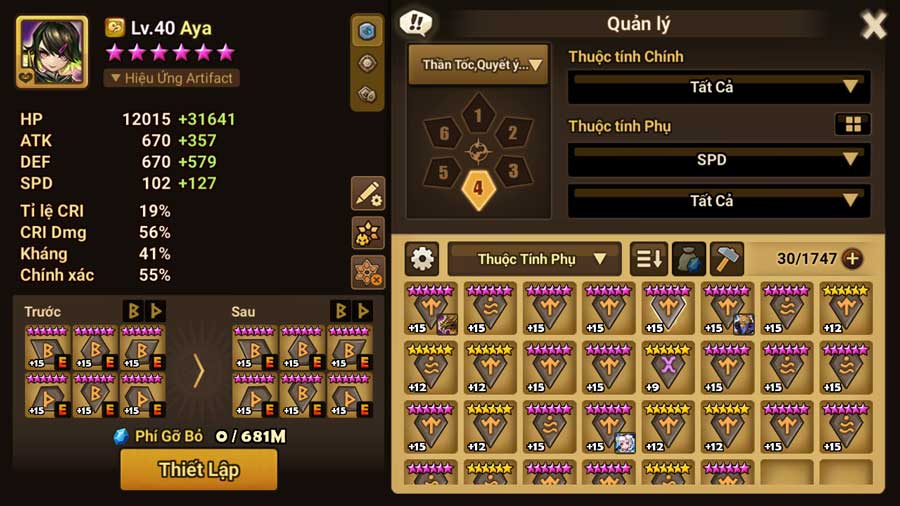
Task: Open the Thuộc tính Chính dropdown
Action: pyautogui.click(x=718, y=87)
